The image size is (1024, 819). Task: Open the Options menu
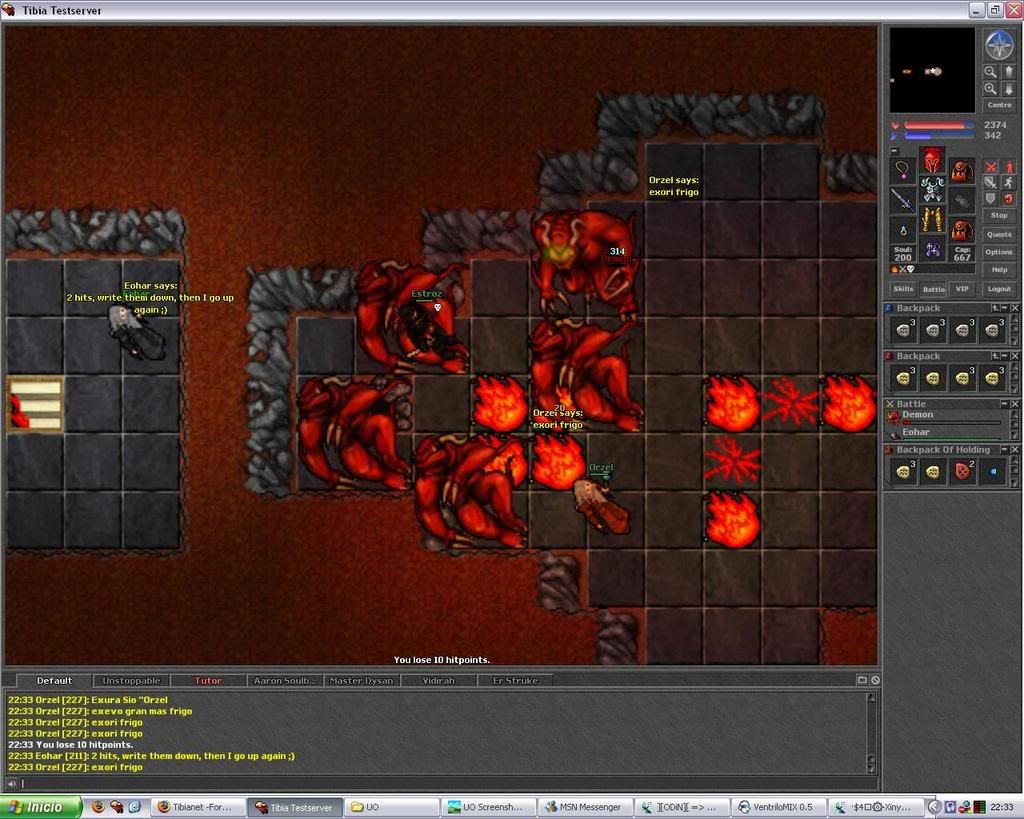coord(999,252)
